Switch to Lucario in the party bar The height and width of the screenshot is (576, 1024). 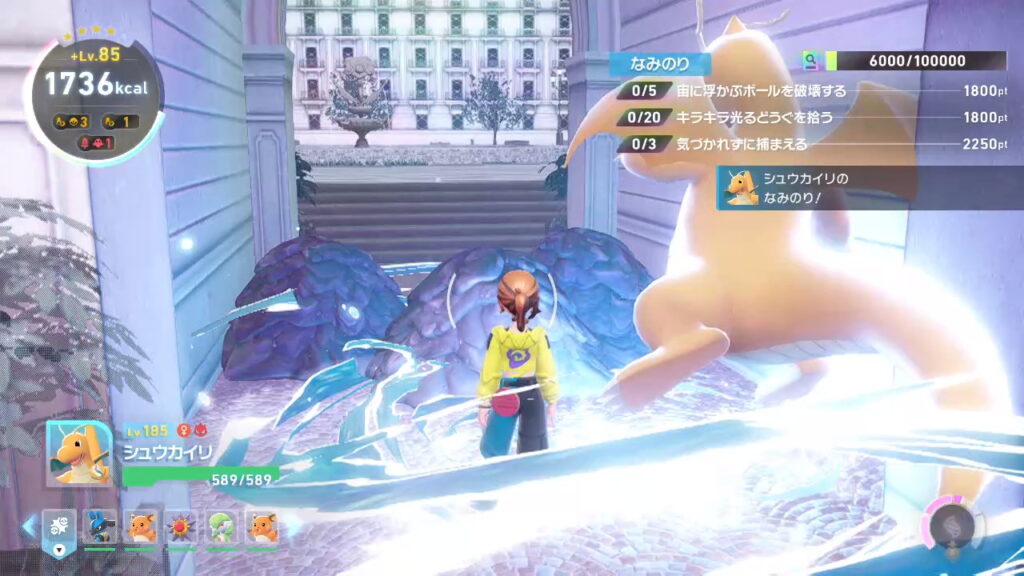coord(101,527)
